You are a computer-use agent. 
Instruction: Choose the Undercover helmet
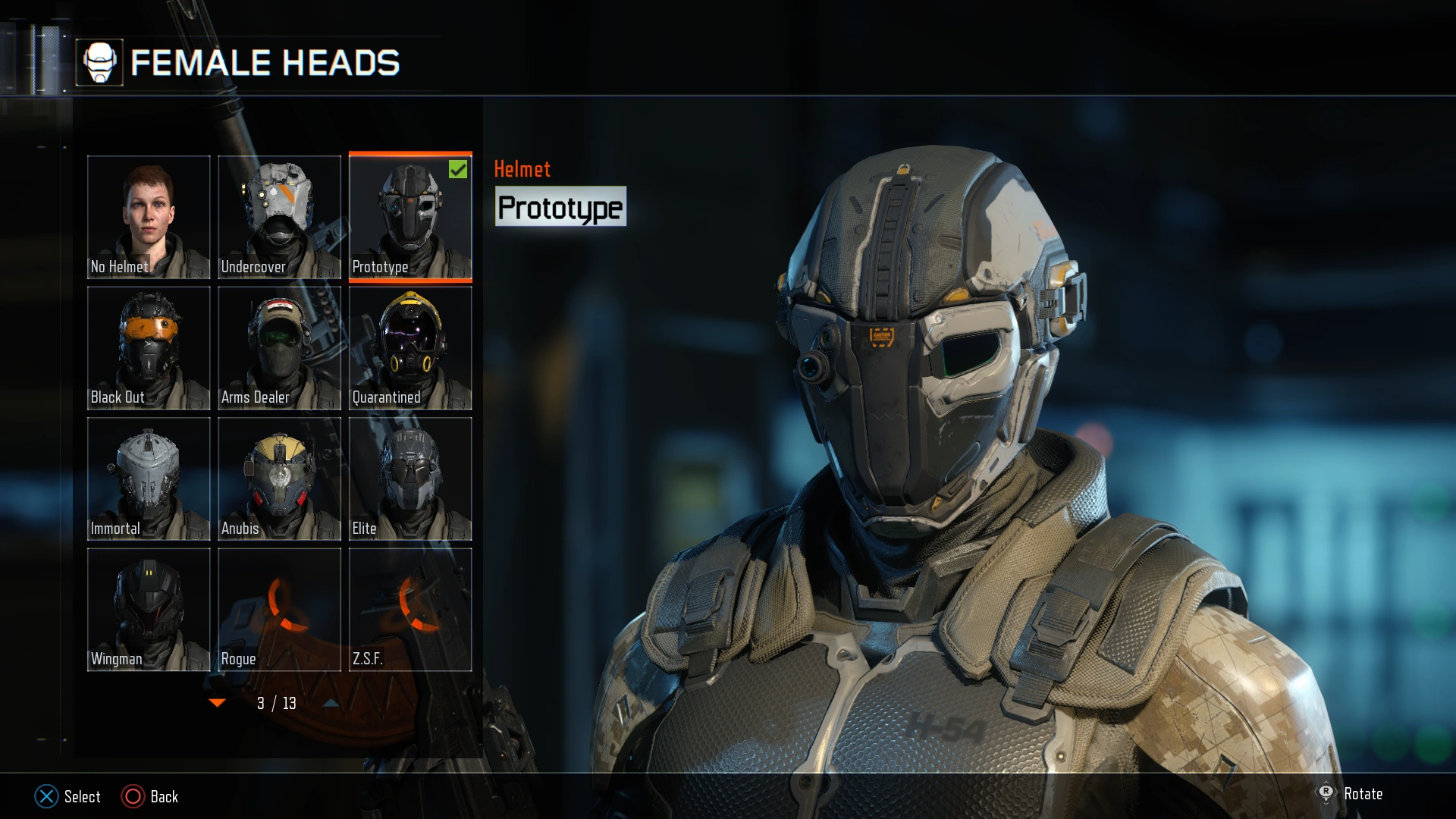tap(279, 216)
